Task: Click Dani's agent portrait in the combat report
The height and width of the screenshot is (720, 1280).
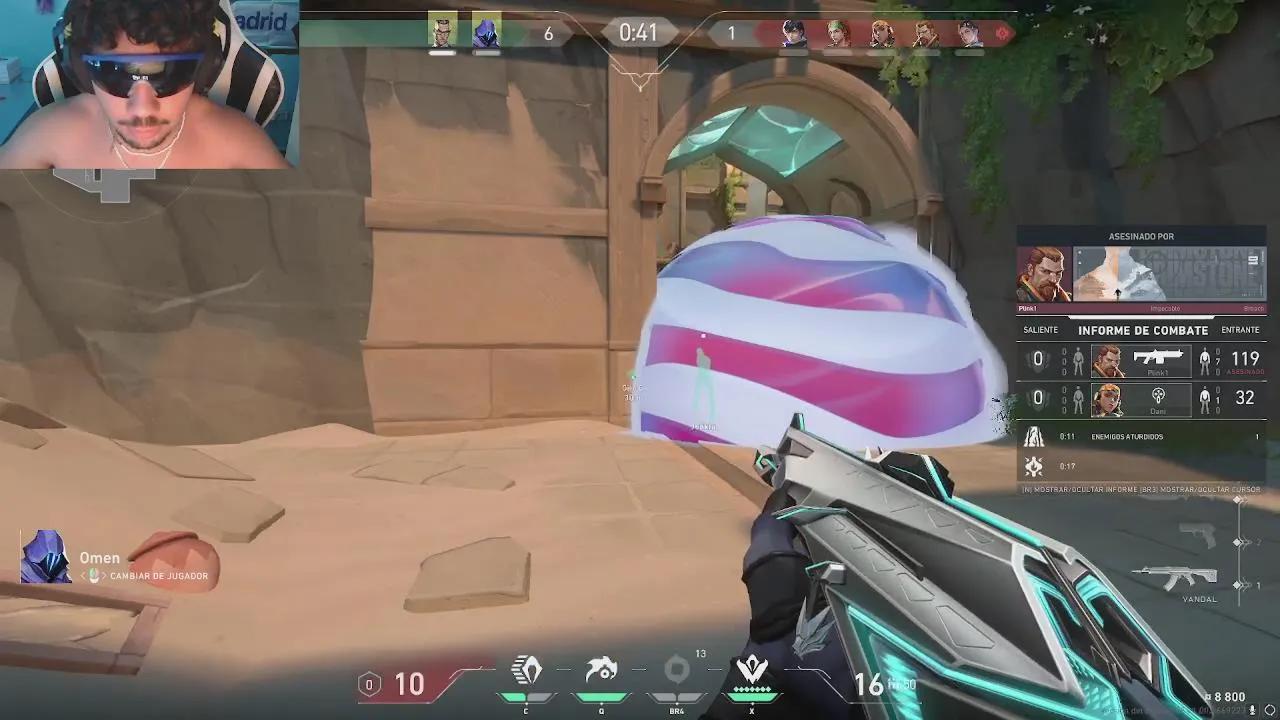Action: tap(1106, 397)
